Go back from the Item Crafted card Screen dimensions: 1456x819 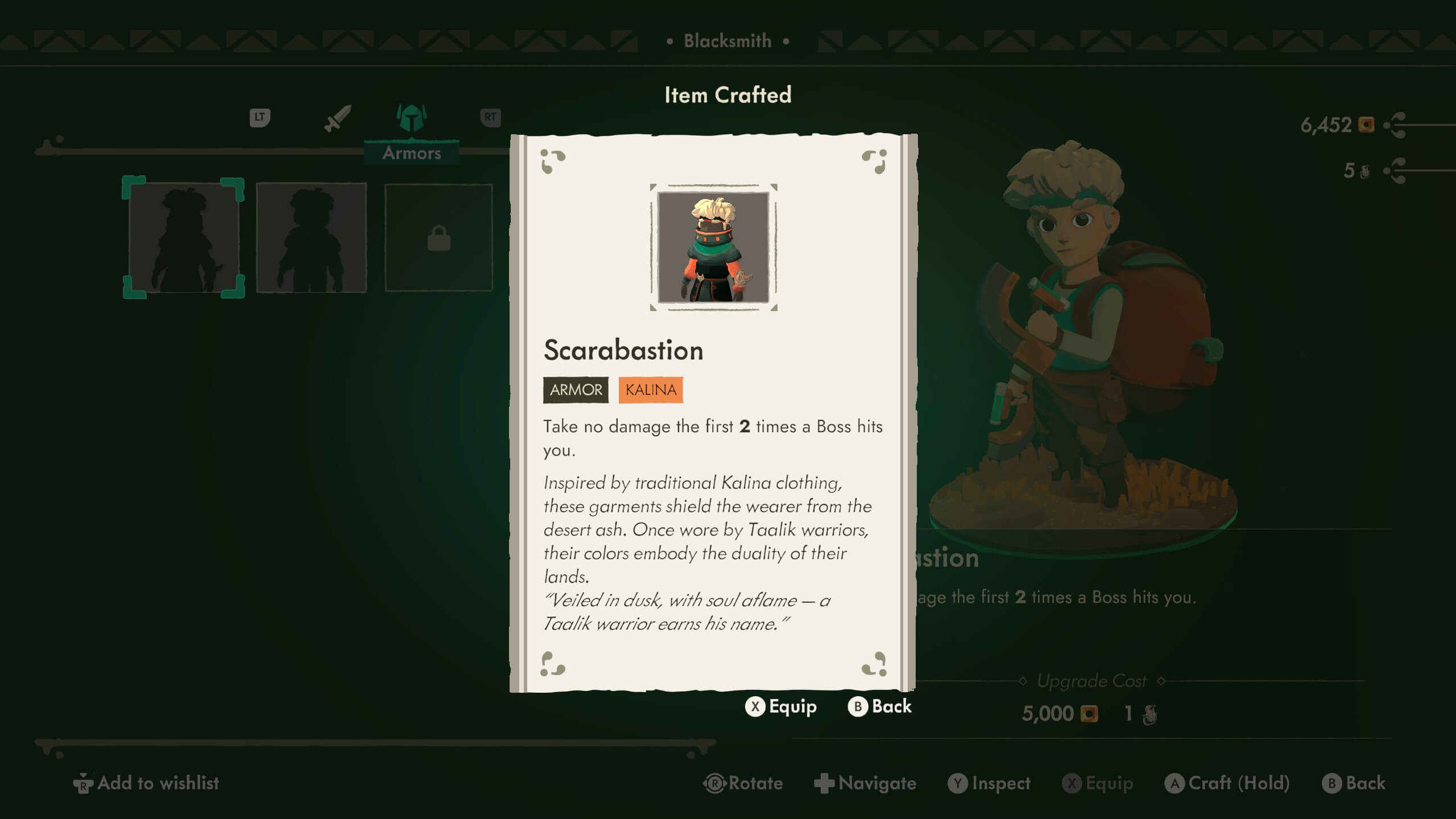pos(880,706)
